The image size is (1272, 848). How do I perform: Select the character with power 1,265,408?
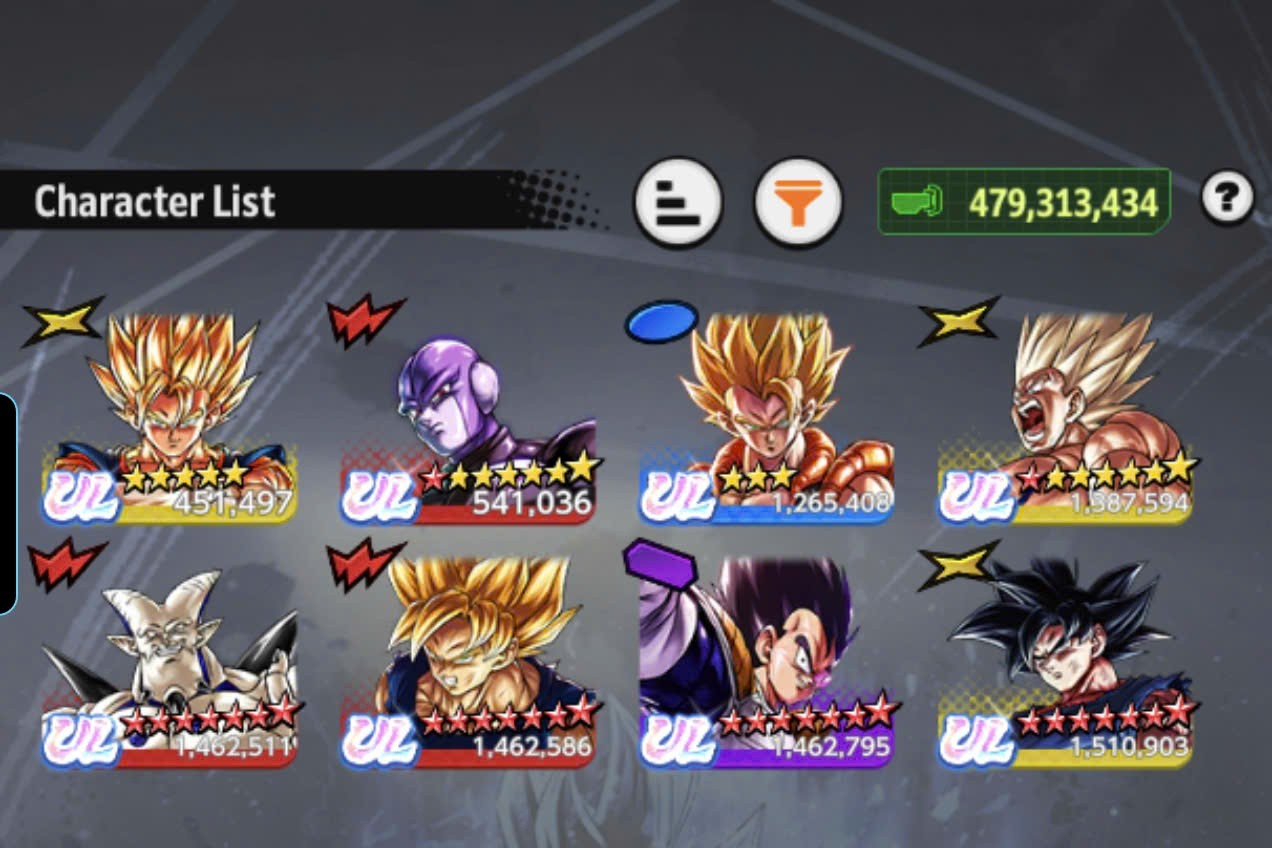pyautogui.click(x=766, y=418)
